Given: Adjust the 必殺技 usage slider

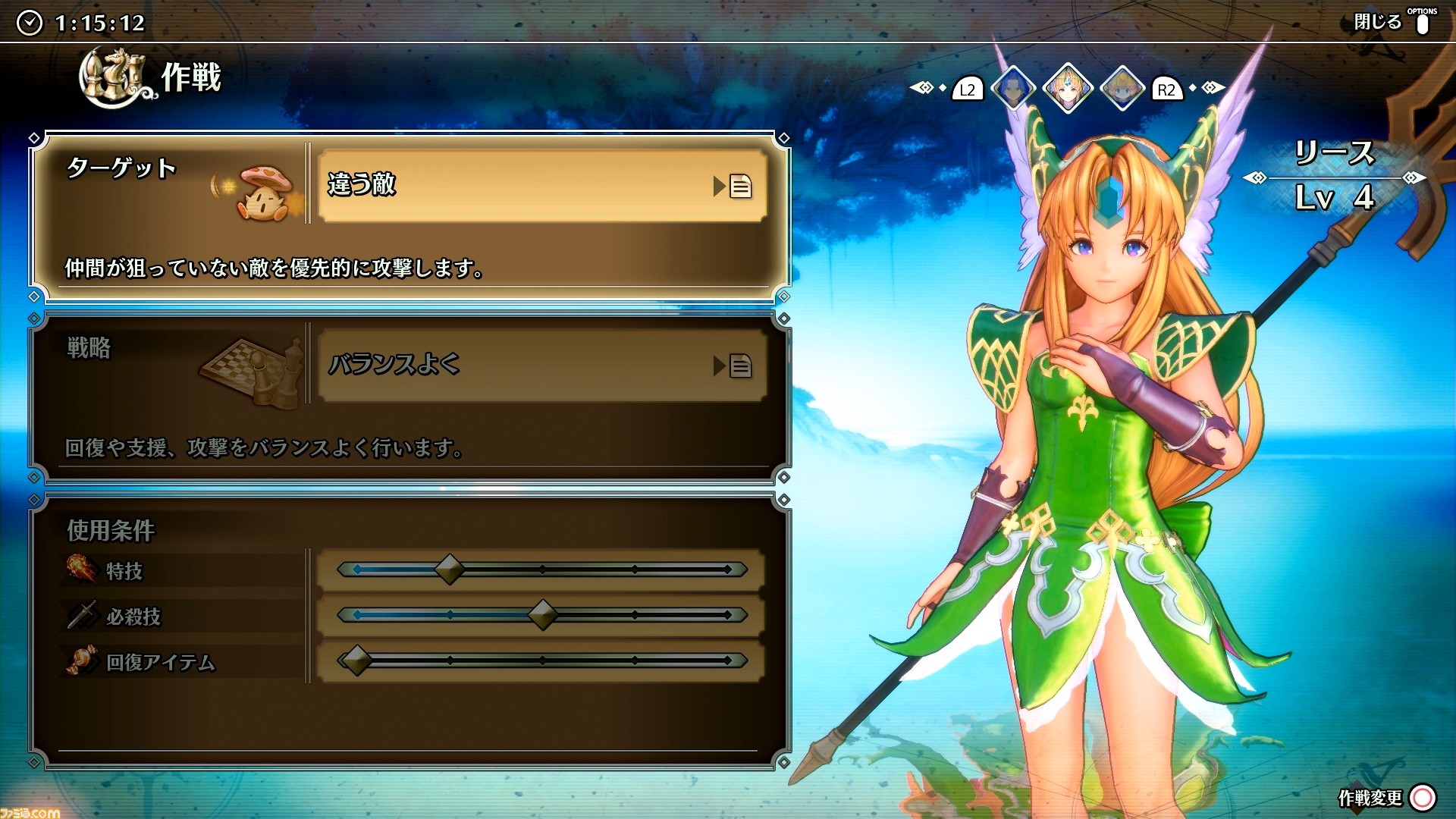Looking at the screenshot, I should [542, 615].
